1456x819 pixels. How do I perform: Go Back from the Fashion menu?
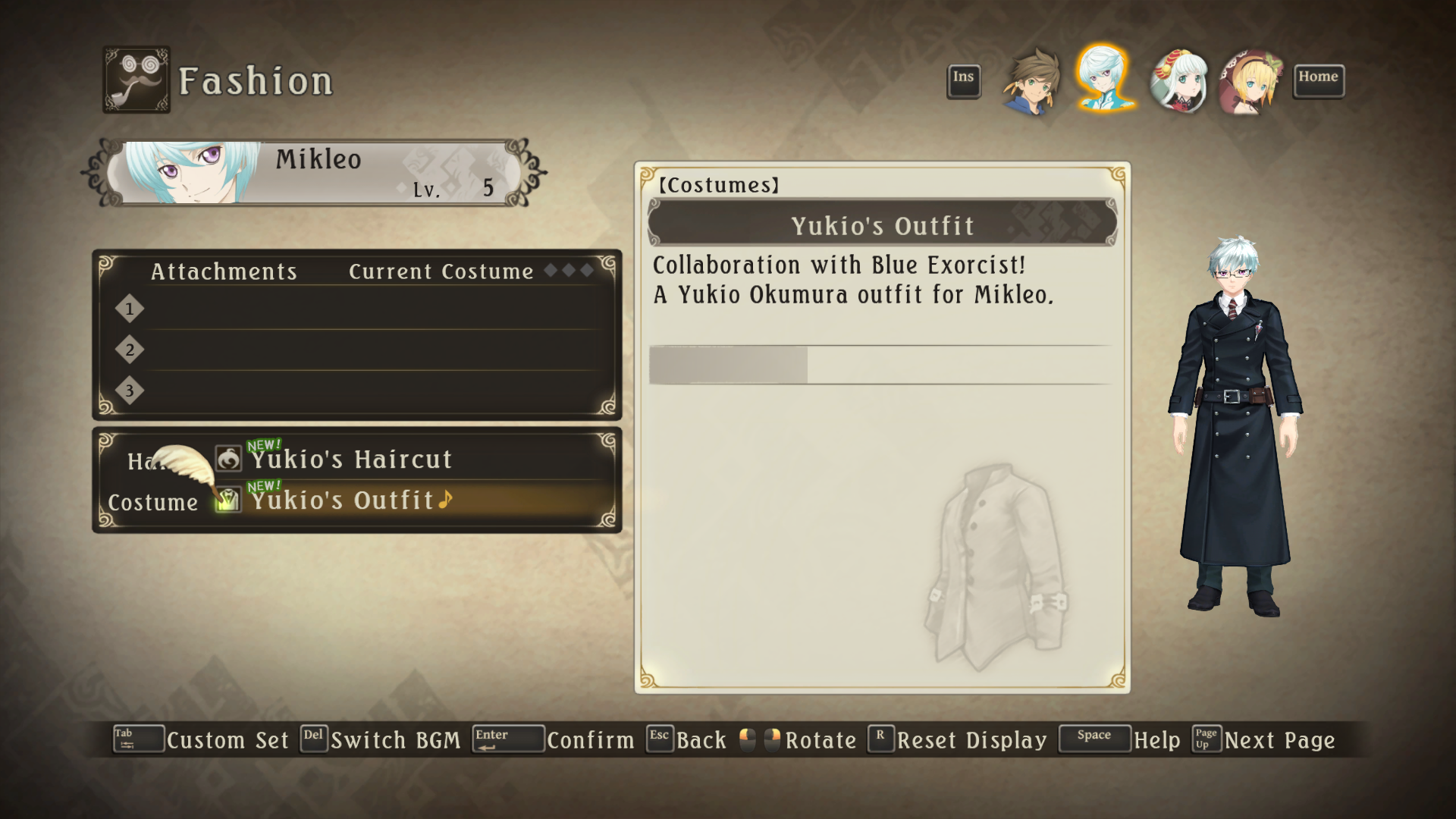point(701,740)
